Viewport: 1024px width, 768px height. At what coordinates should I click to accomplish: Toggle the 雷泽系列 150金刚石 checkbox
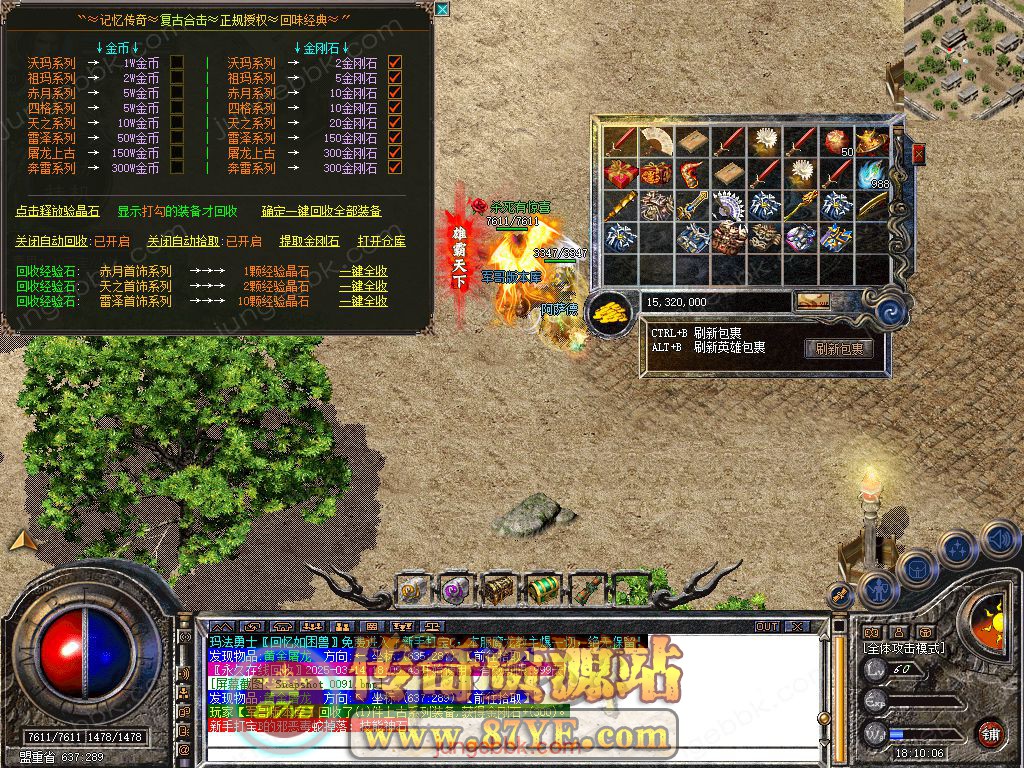[395, 138]
